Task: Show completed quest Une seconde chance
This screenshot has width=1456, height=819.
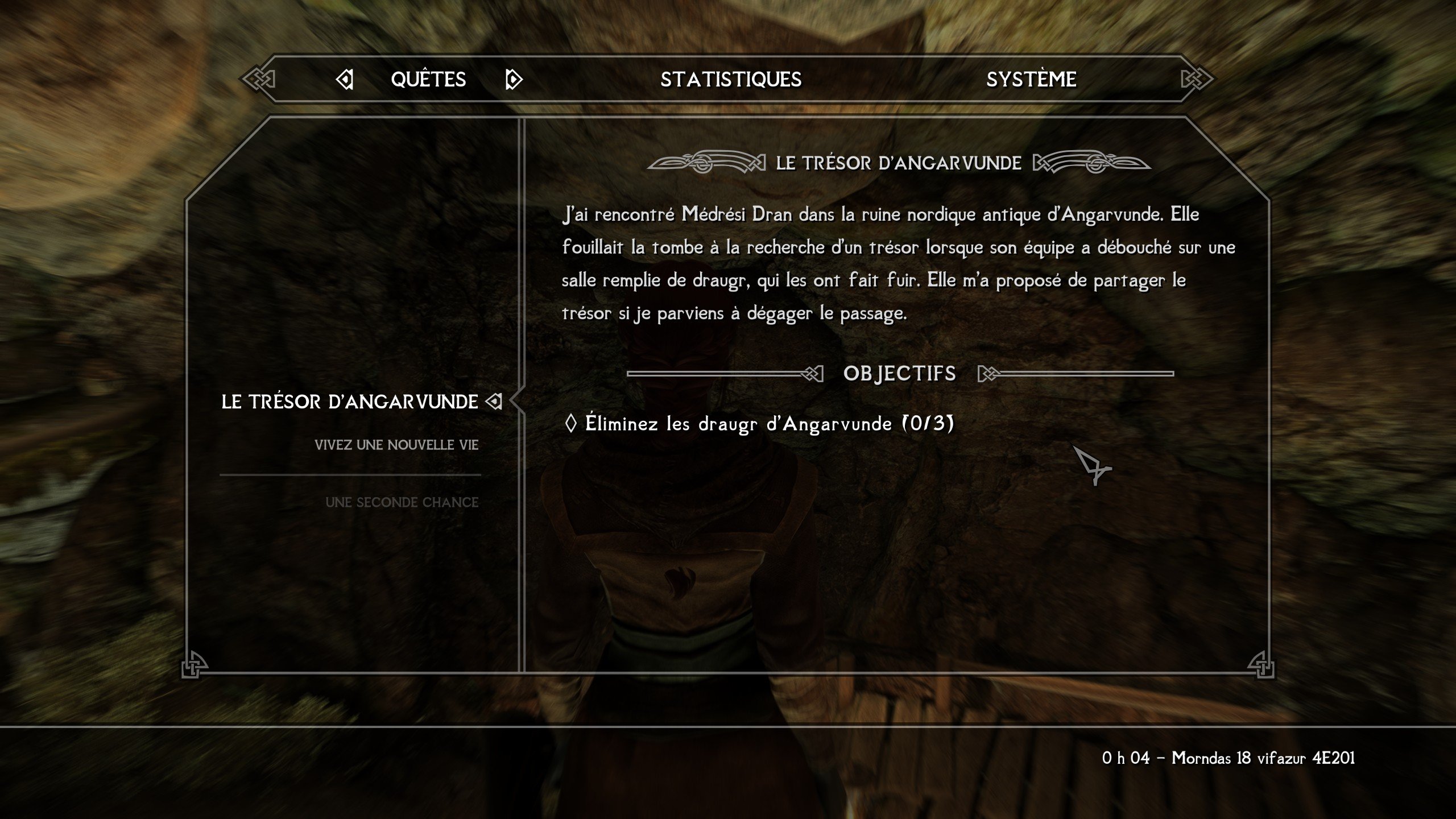Action: click(402, 502)
